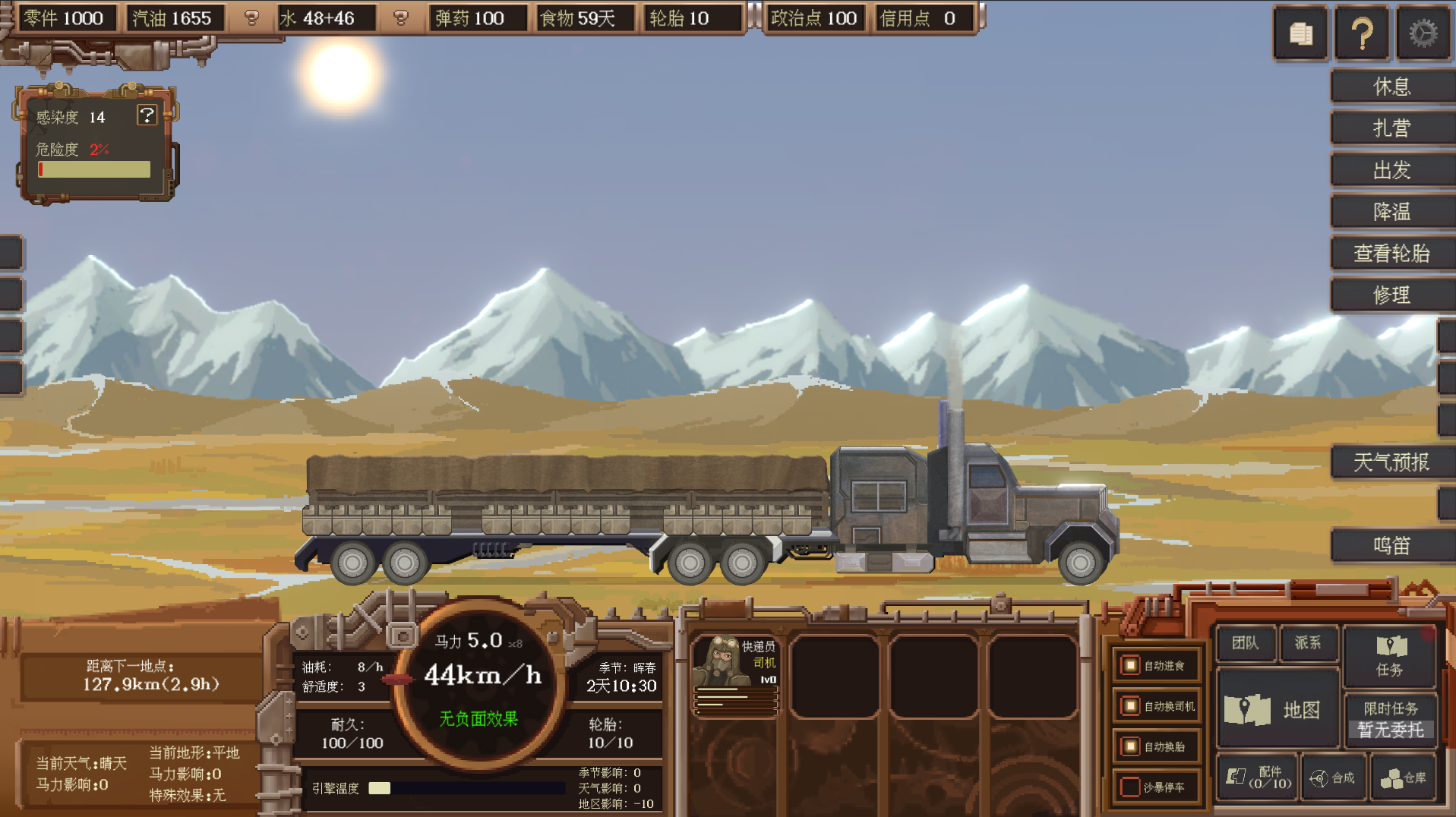Enable the 沙暴停车 sandstorm stop checkbox
Viewport: 1456px width, 817px height.
point(1129,787)
